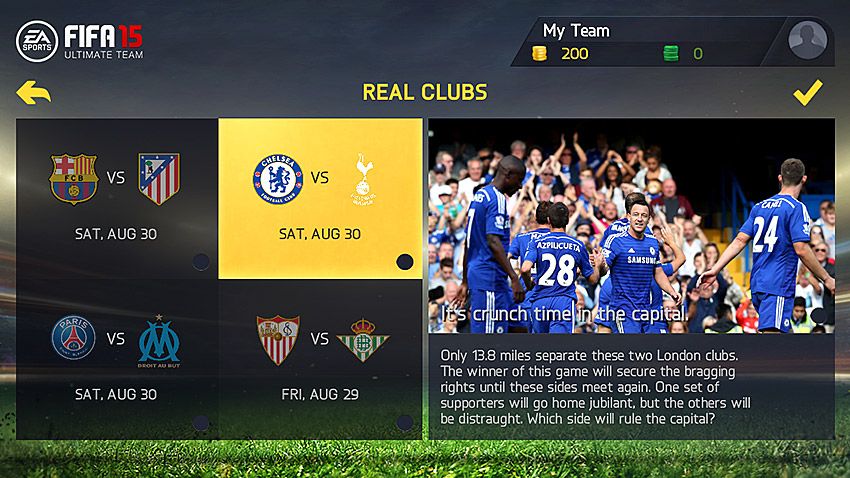Choose the Chelsea vs Tottenham match tile
The height and width of the screenshot is (478, 850).
click(x=320, y=198)
